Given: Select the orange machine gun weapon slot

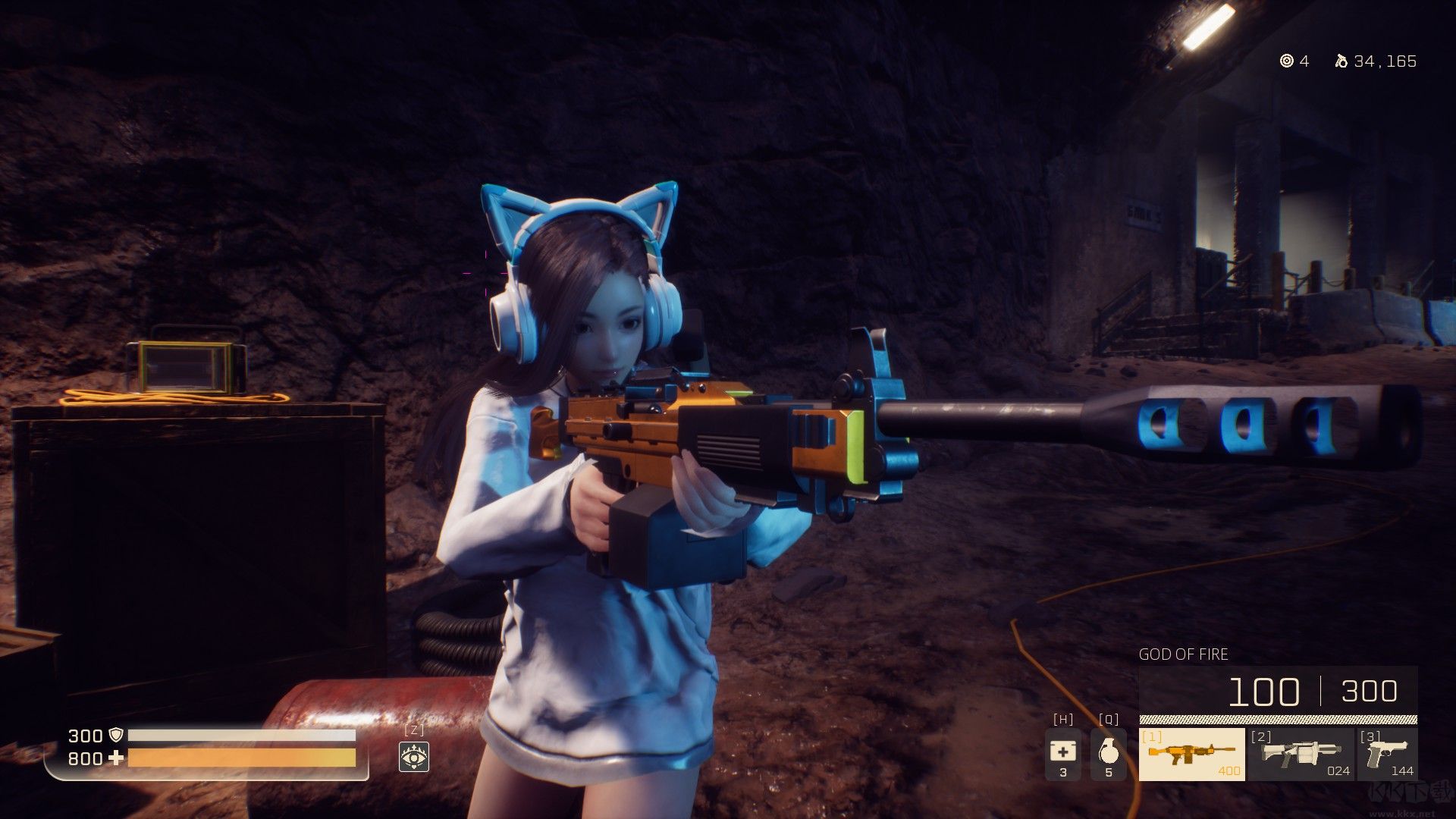Looking at the screenshot, I should [x=1191, y=754].
